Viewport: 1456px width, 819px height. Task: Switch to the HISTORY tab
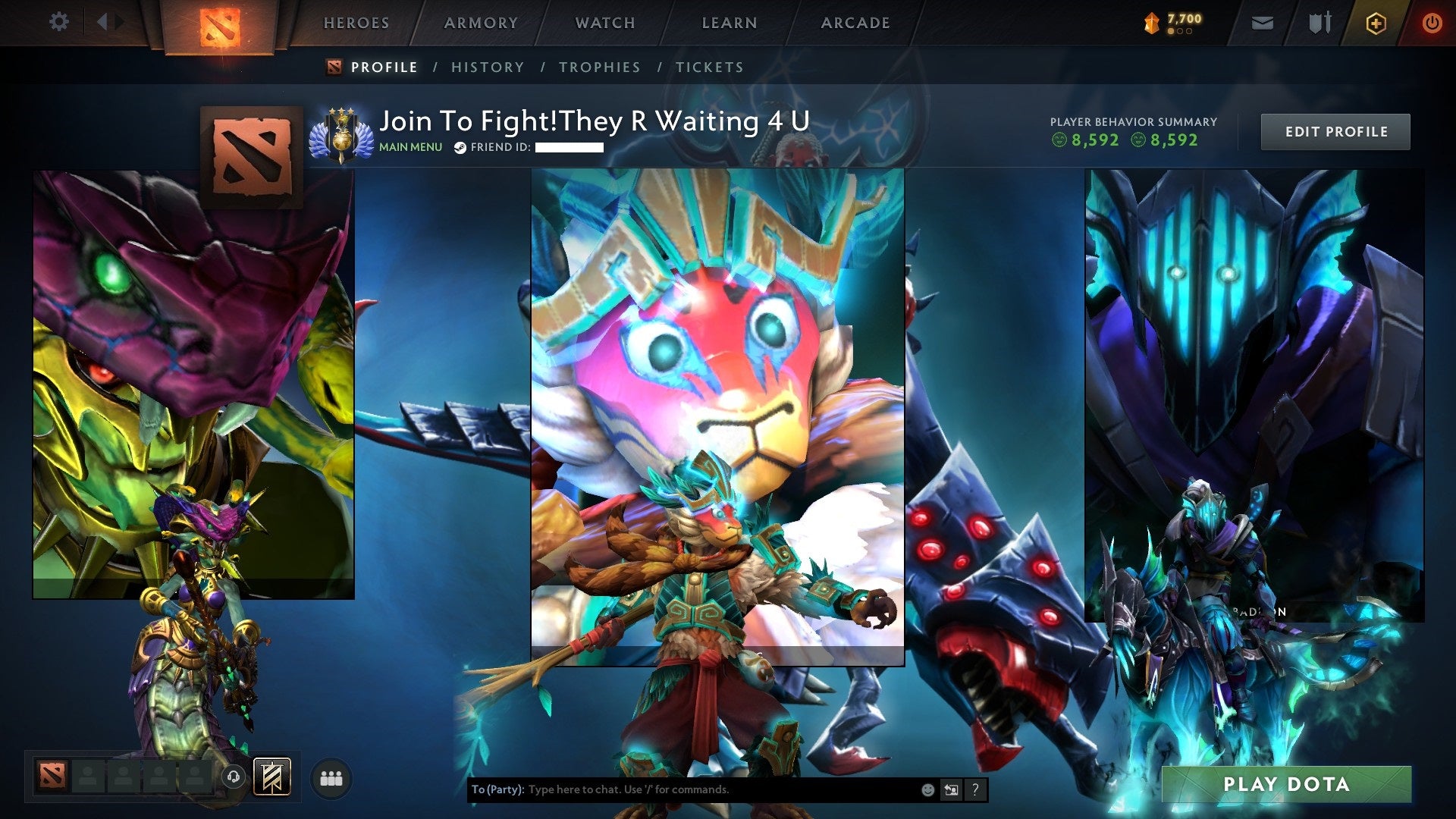click(x=487, y=67)
